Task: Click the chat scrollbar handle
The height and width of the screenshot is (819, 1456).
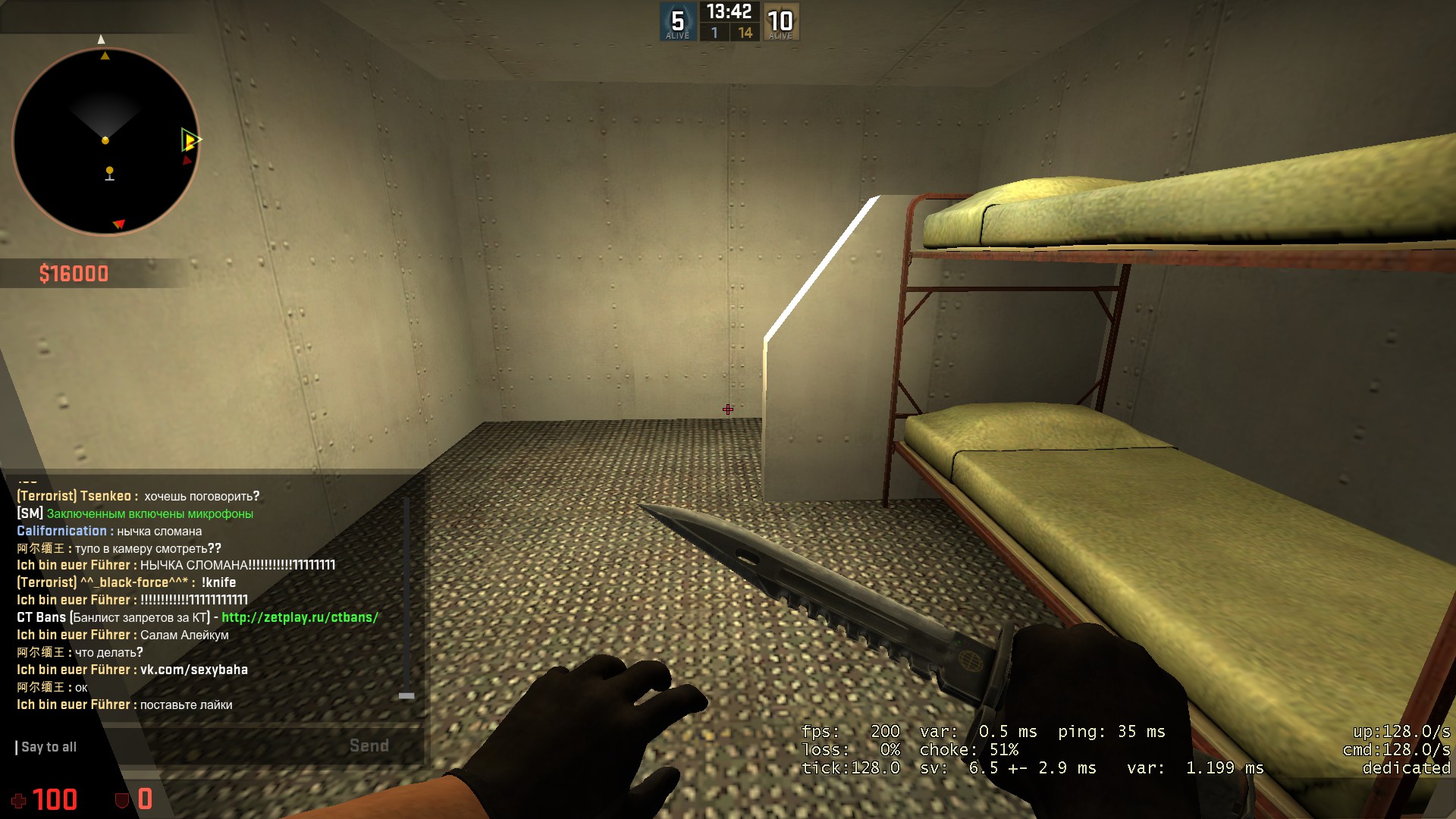Action: (406, 695)
